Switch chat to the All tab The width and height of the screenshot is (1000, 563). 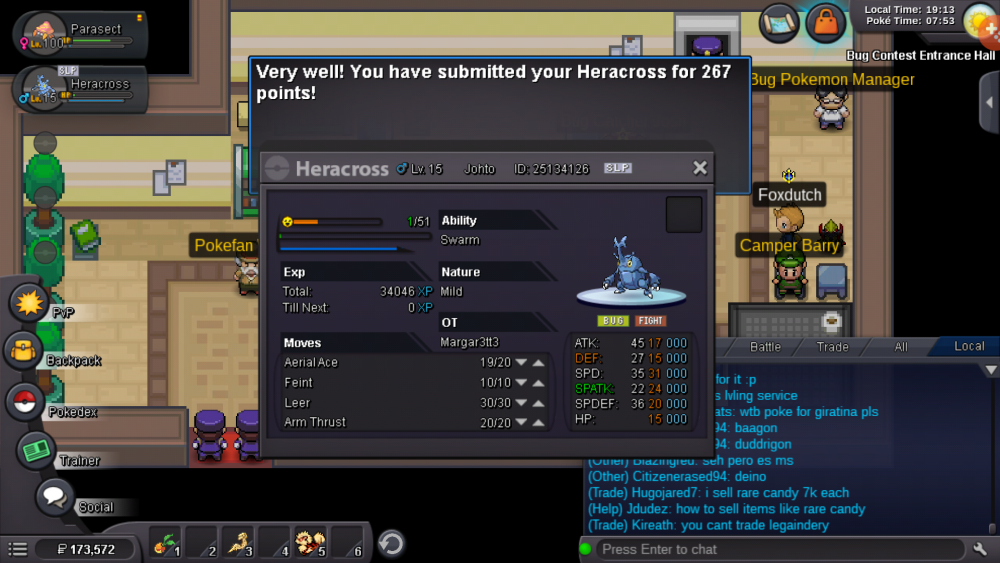click(x=901, y=347)
